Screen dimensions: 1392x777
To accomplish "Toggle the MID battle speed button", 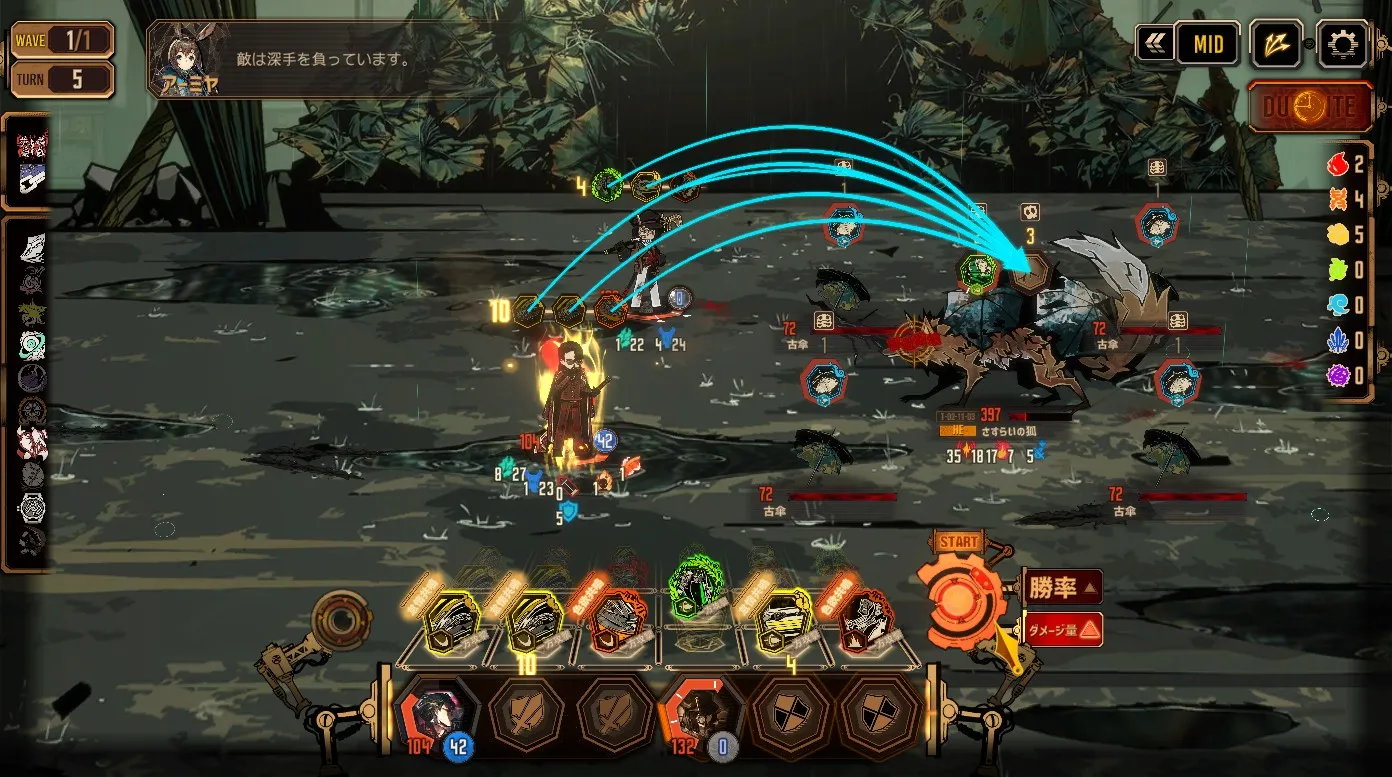I will [x=1207, y=44].
